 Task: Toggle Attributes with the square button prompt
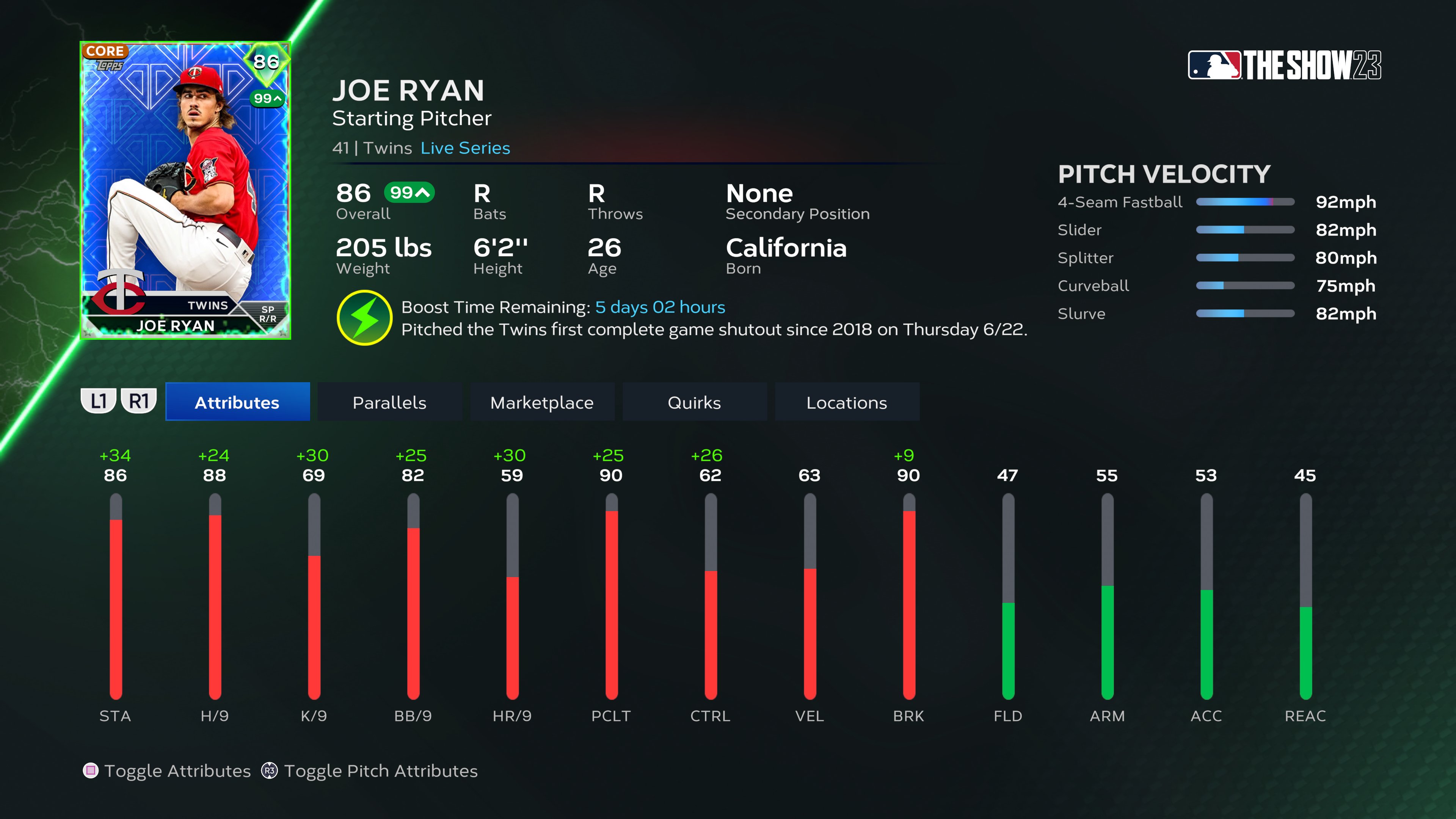point(91,770)
